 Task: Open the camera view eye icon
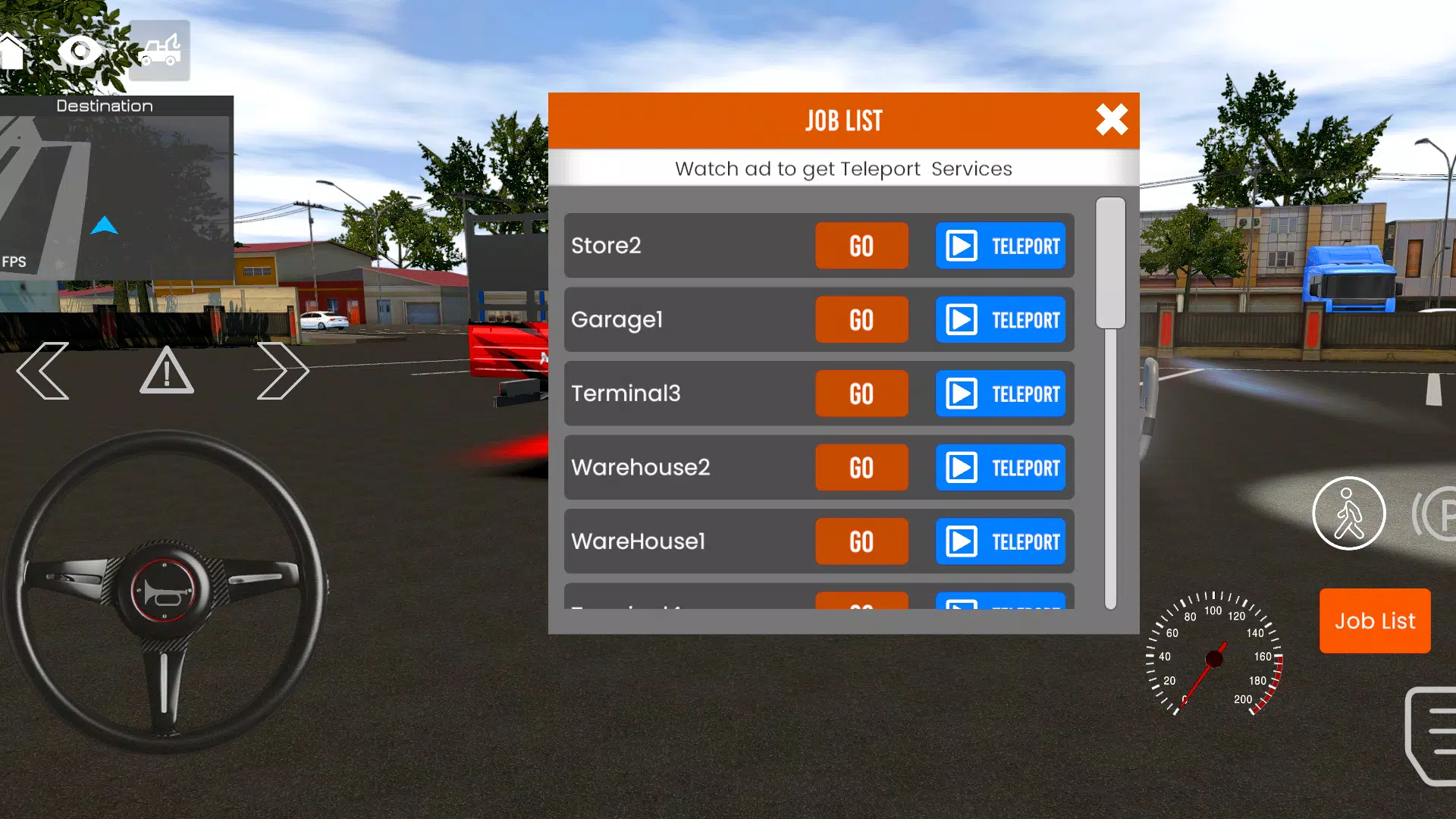click(80, 51)
